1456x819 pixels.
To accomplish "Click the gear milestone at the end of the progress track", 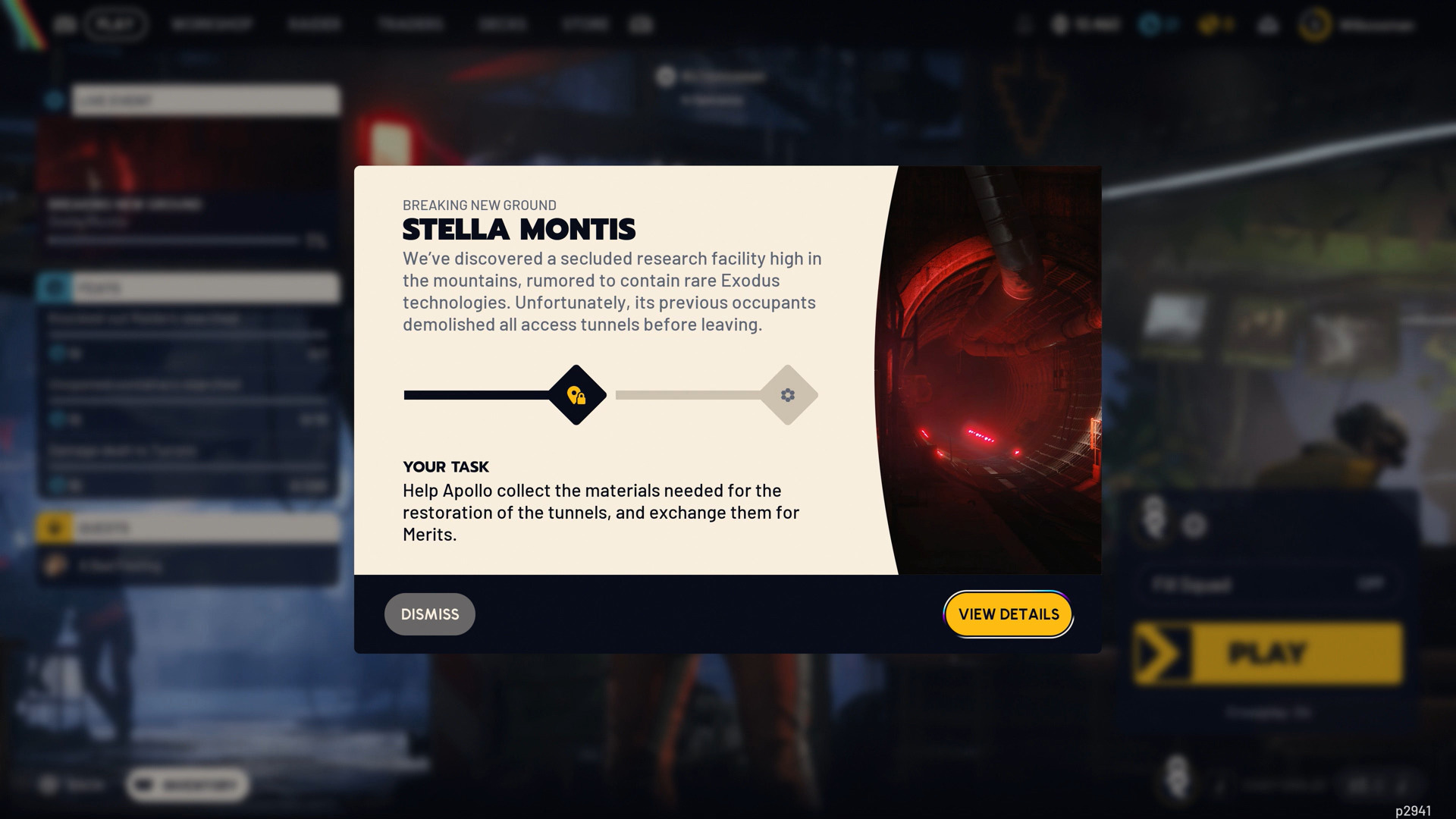I will point(789,394).
